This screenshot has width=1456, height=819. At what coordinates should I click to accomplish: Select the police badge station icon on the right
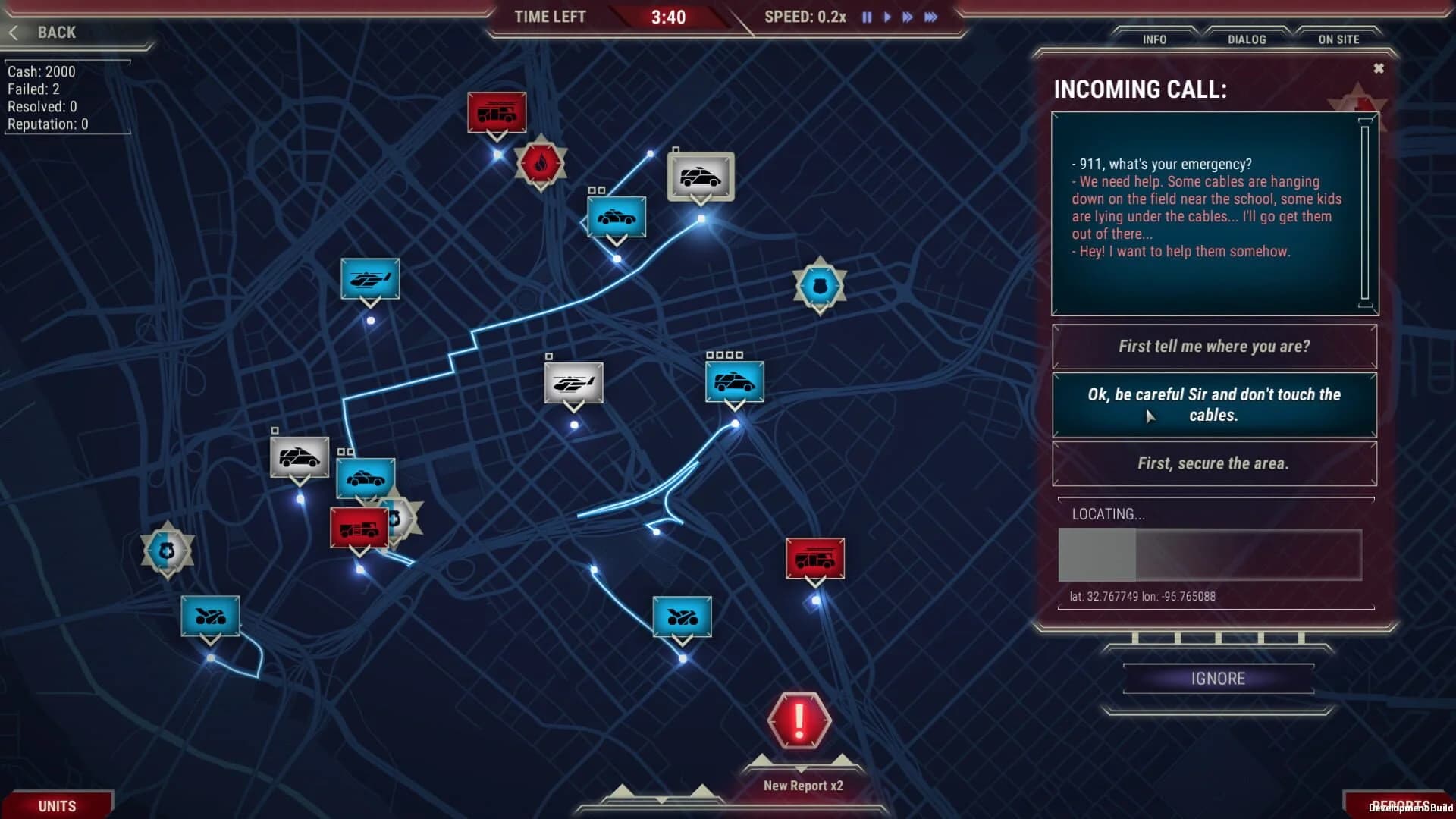pos(818,284)
